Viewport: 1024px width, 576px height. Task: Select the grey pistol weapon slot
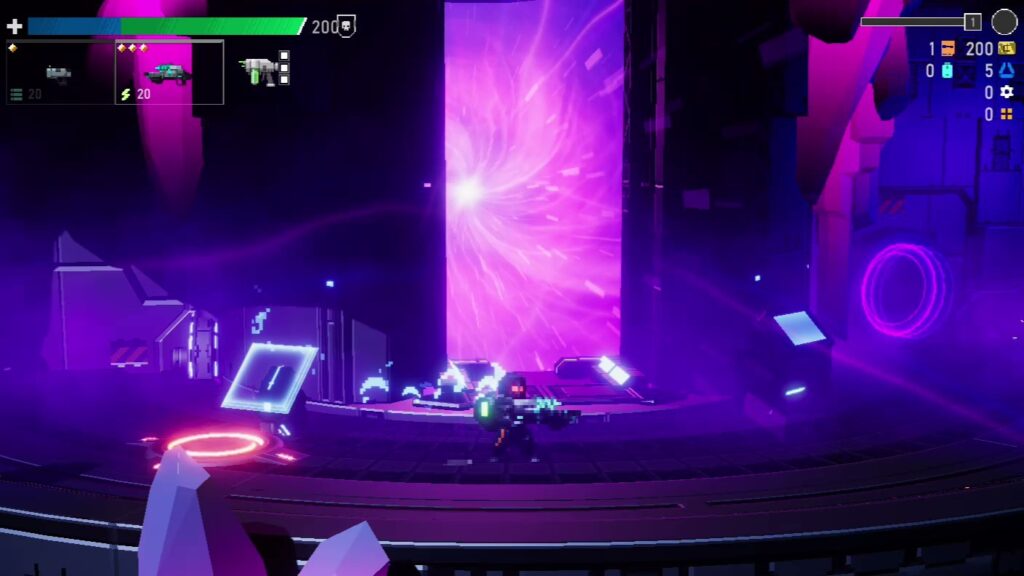[59, 73]
